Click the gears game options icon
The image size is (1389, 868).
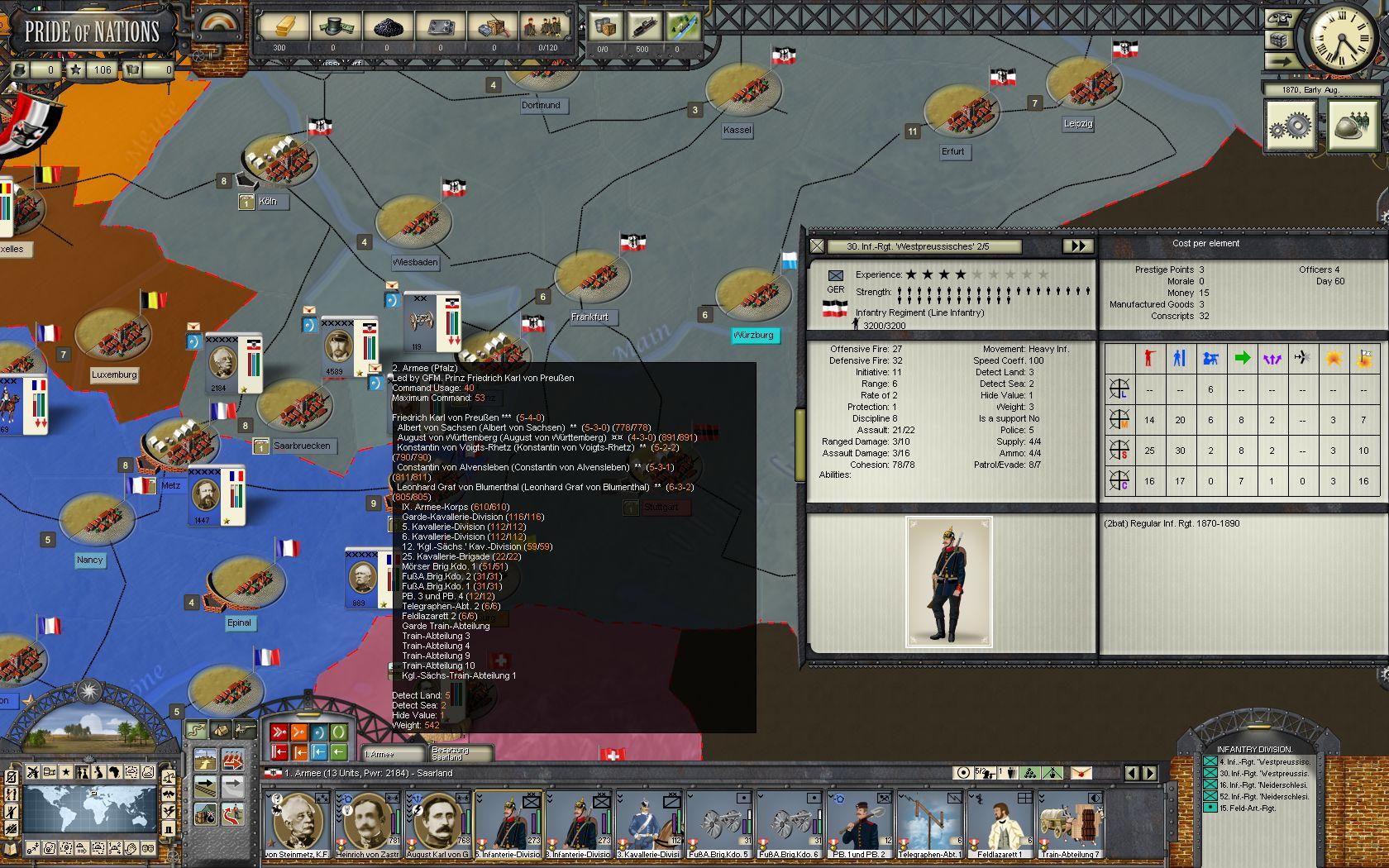[1291, 126]
